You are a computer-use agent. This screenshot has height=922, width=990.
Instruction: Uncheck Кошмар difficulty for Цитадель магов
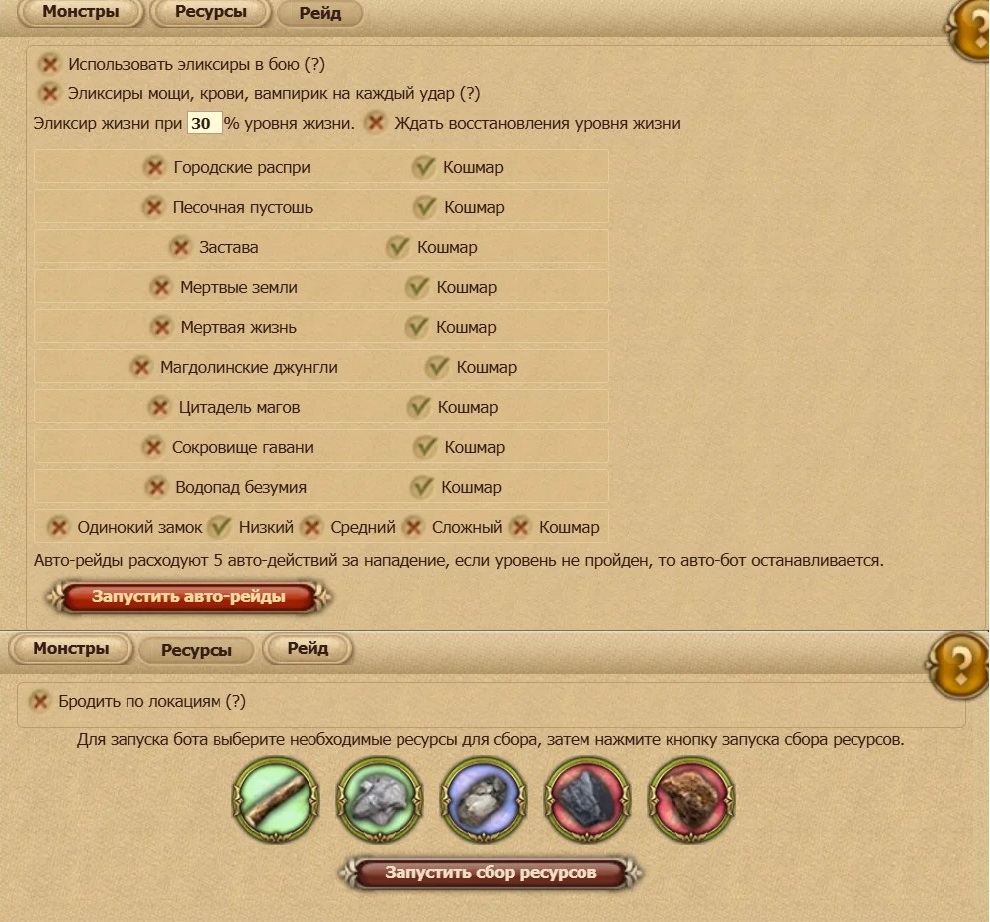click(418, 407)
